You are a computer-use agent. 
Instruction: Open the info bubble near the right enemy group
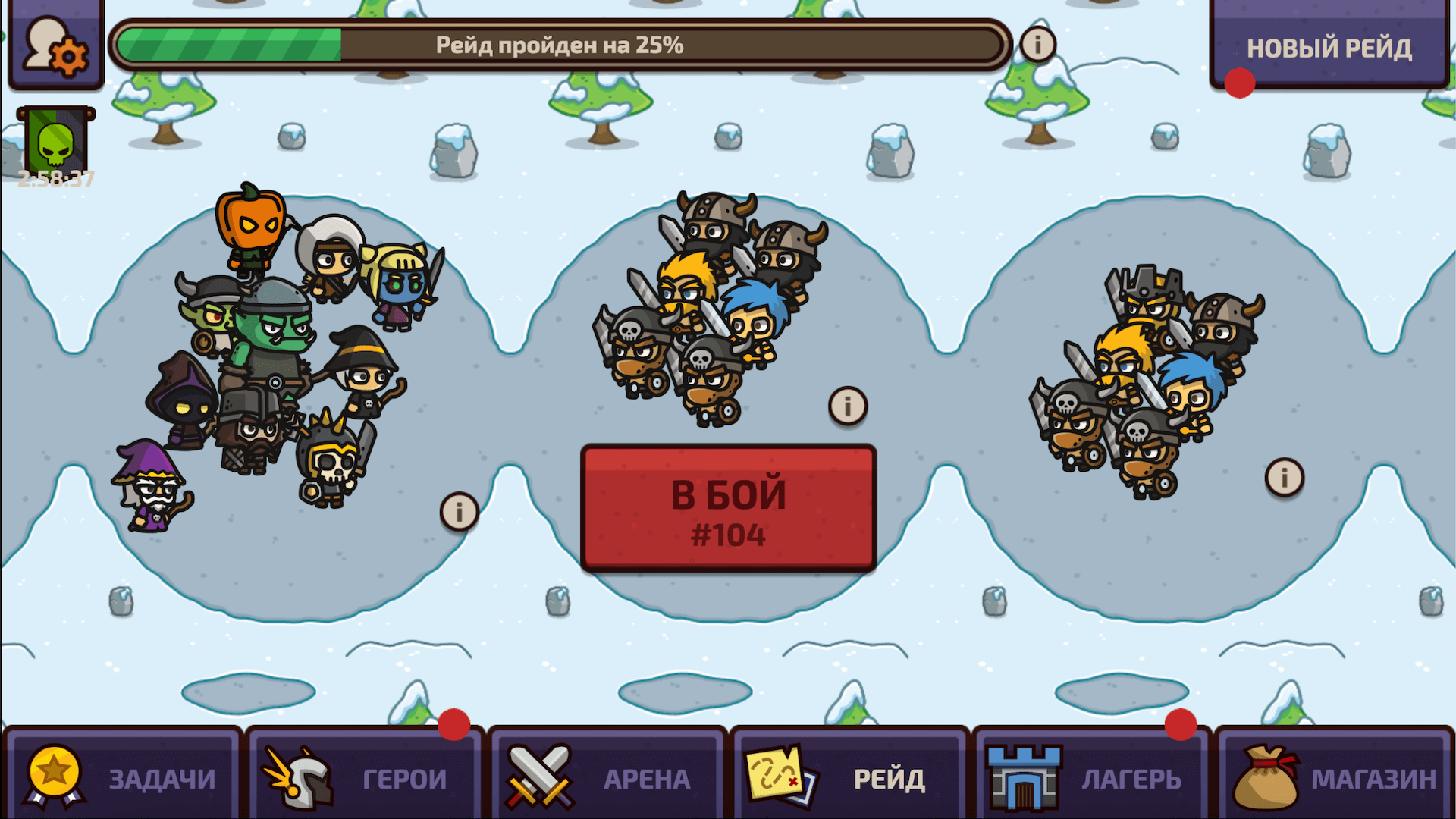coord(1283,476)
